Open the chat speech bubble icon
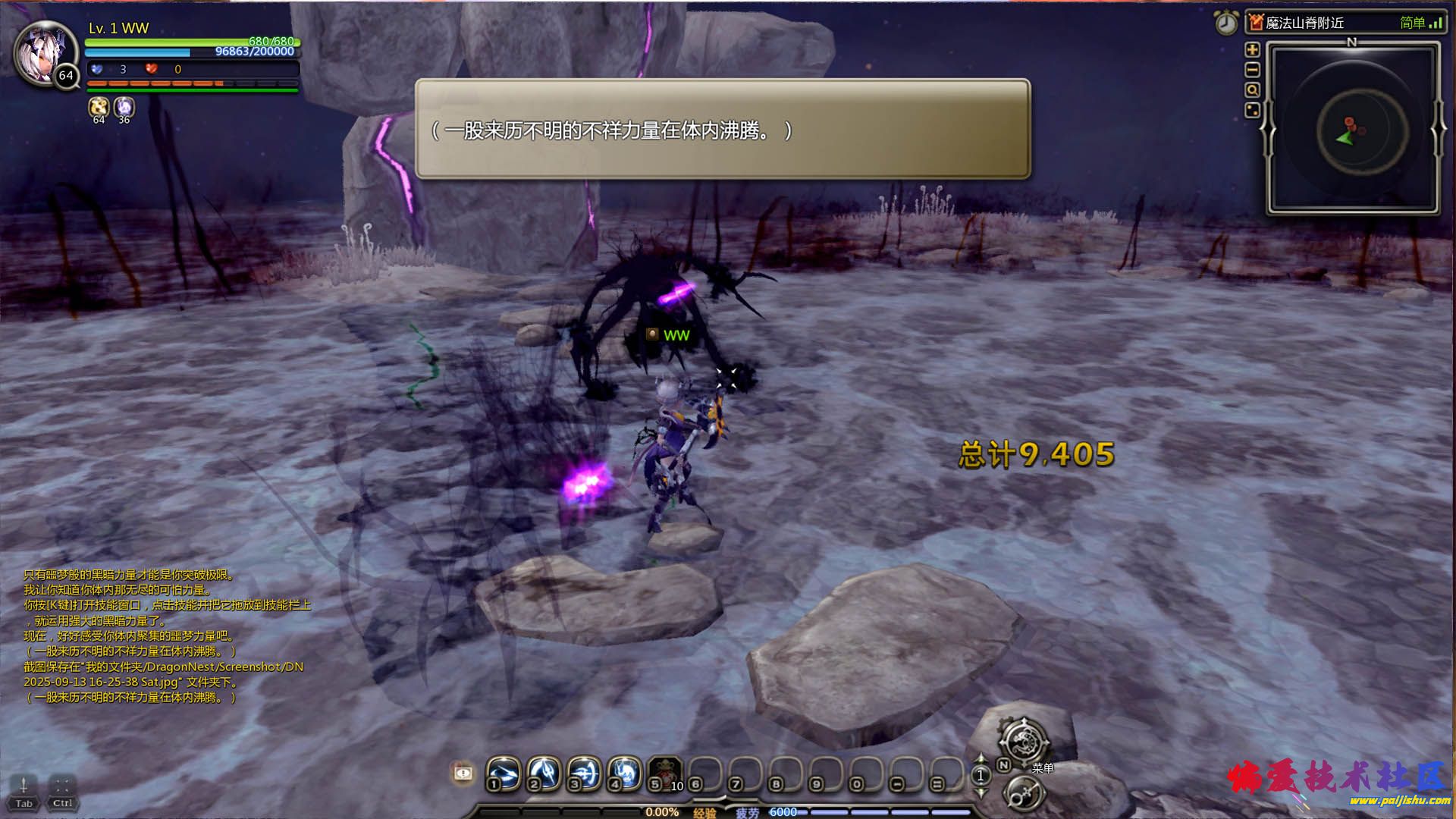Viewport: 1456px width, 819px height. [463, 773]
